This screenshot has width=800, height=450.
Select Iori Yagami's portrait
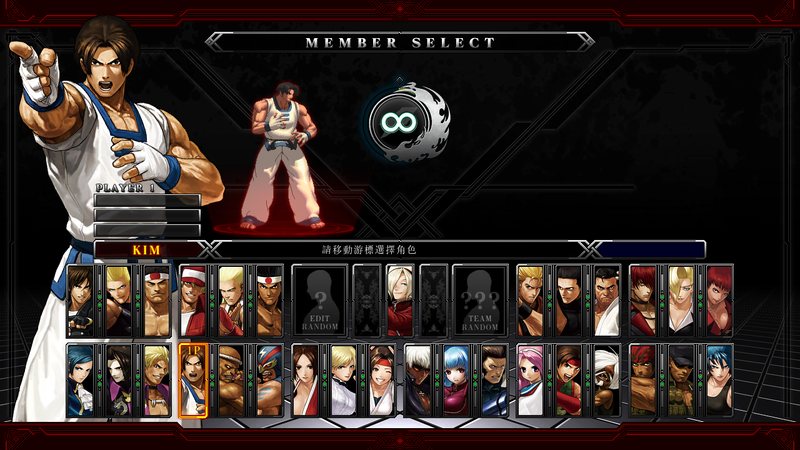coord(645,301)
